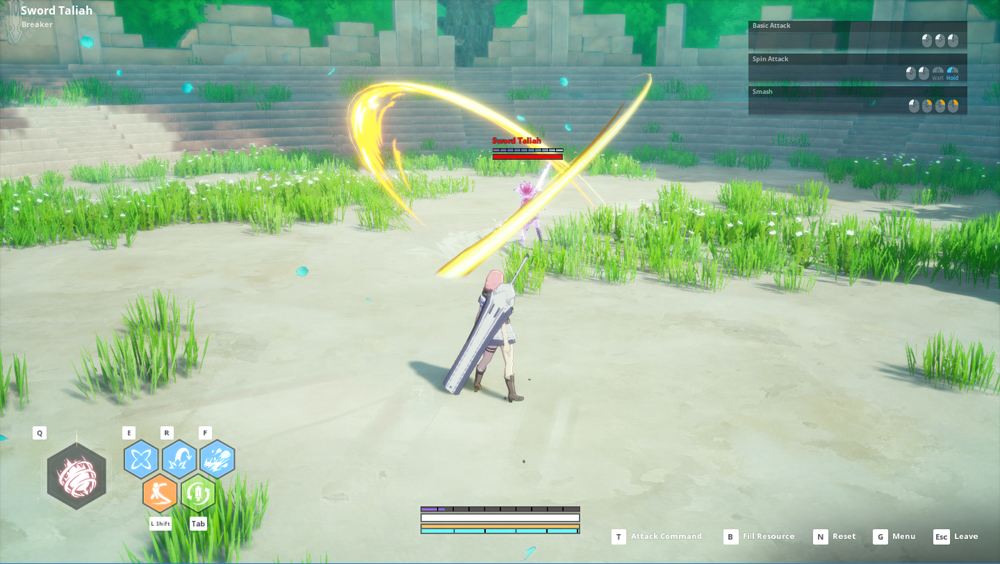This screenshot has width=1000, height=564.
Task: Choose the Fill Resource option
Action: tap(759, 537)
